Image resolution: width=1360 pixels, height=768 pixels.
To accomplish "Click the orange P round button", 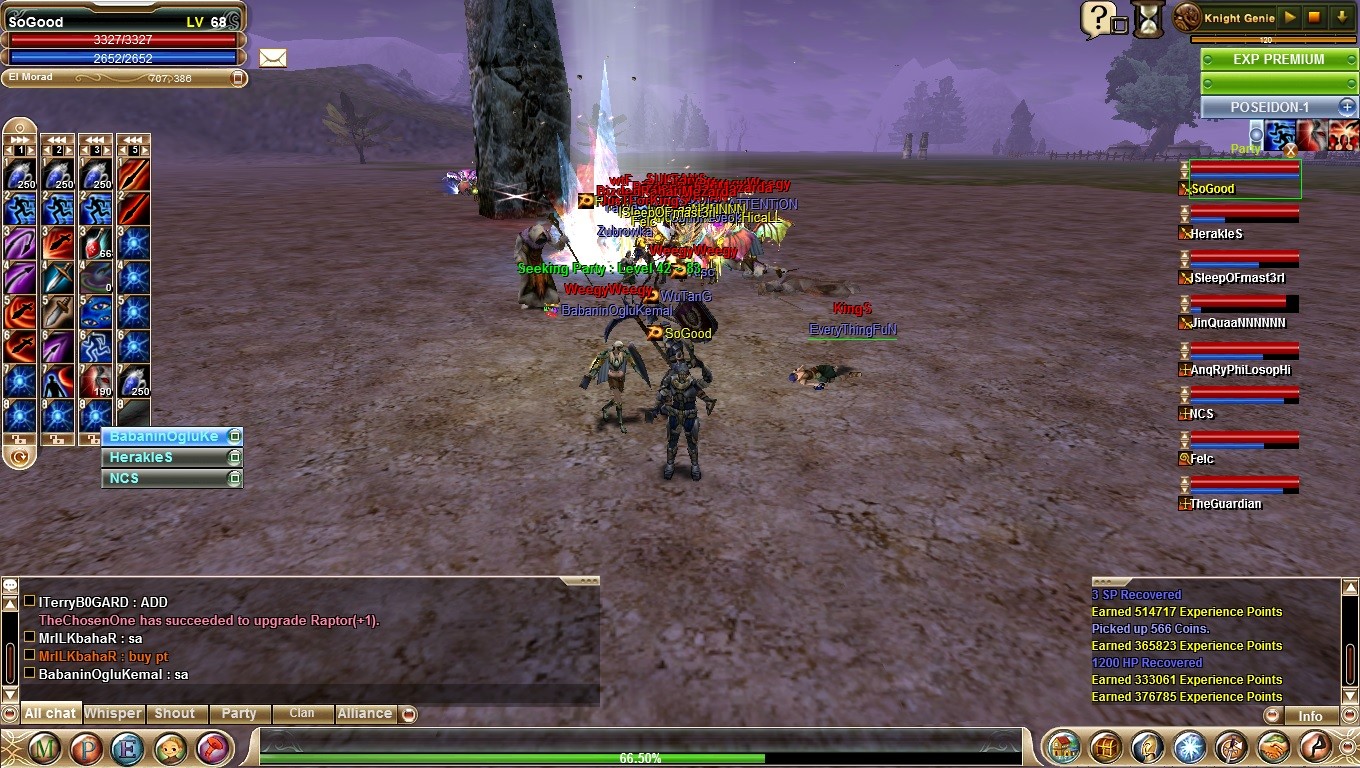I will (86, 748).
